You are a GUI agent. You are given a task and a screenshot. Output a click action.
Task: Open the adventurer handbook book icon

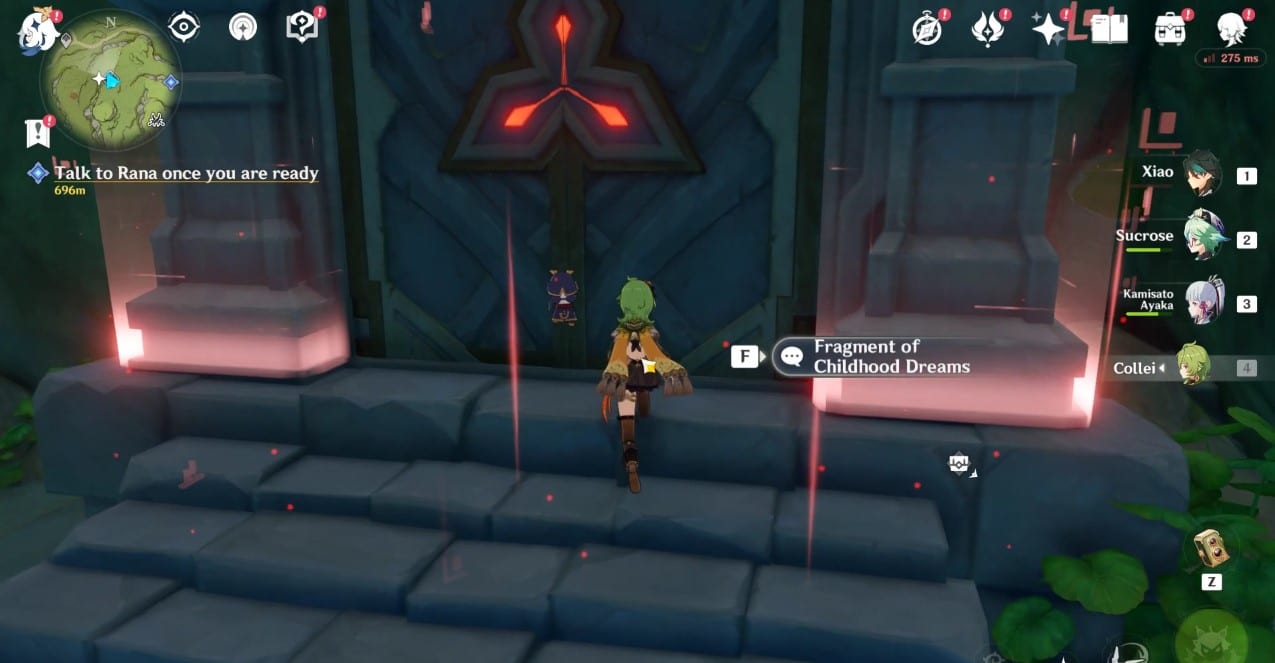[x=1109, y=29]
